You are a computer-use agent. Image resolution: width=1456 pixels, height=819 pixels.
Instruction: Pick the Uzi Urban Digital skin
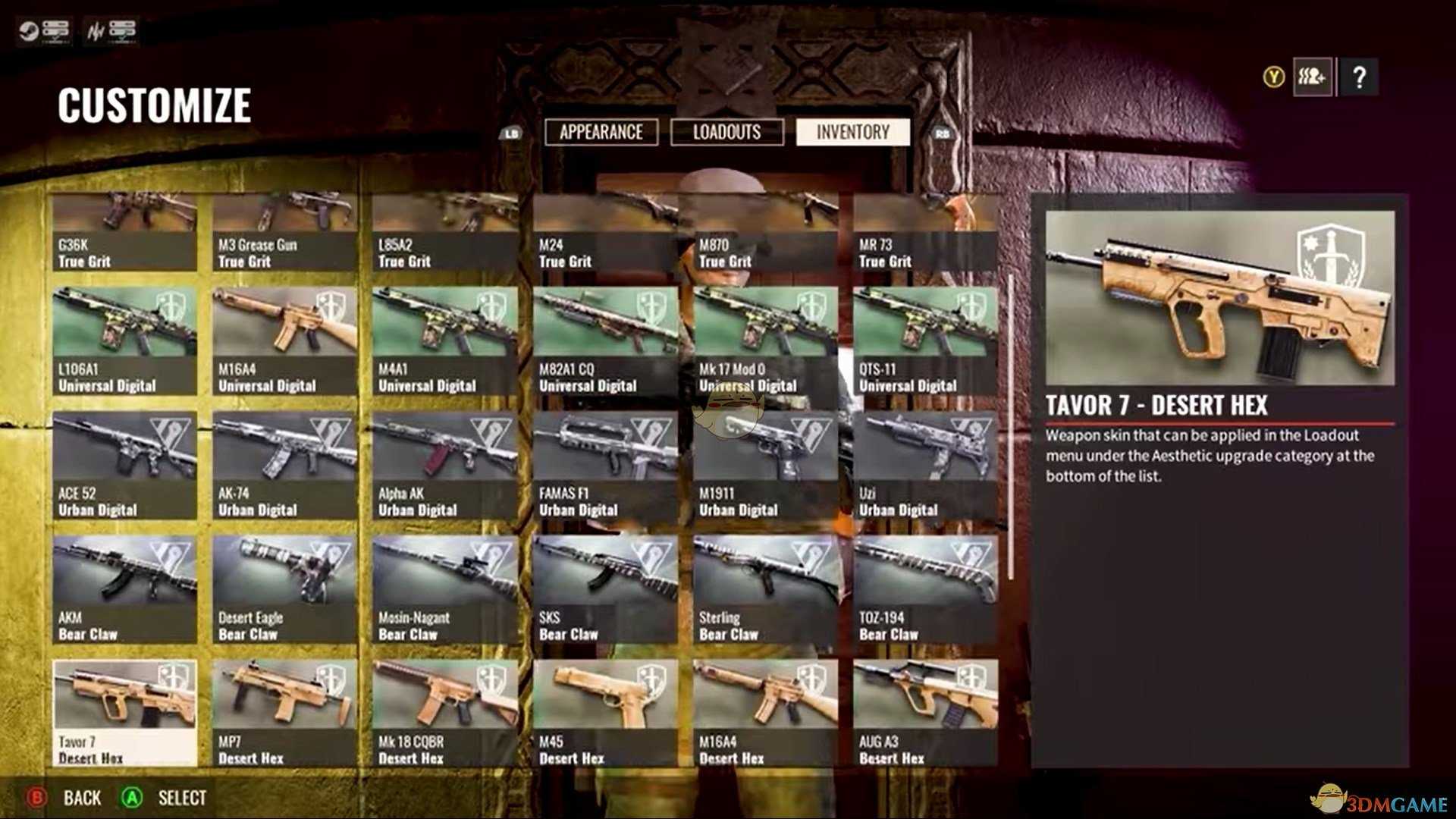(925, 464)
